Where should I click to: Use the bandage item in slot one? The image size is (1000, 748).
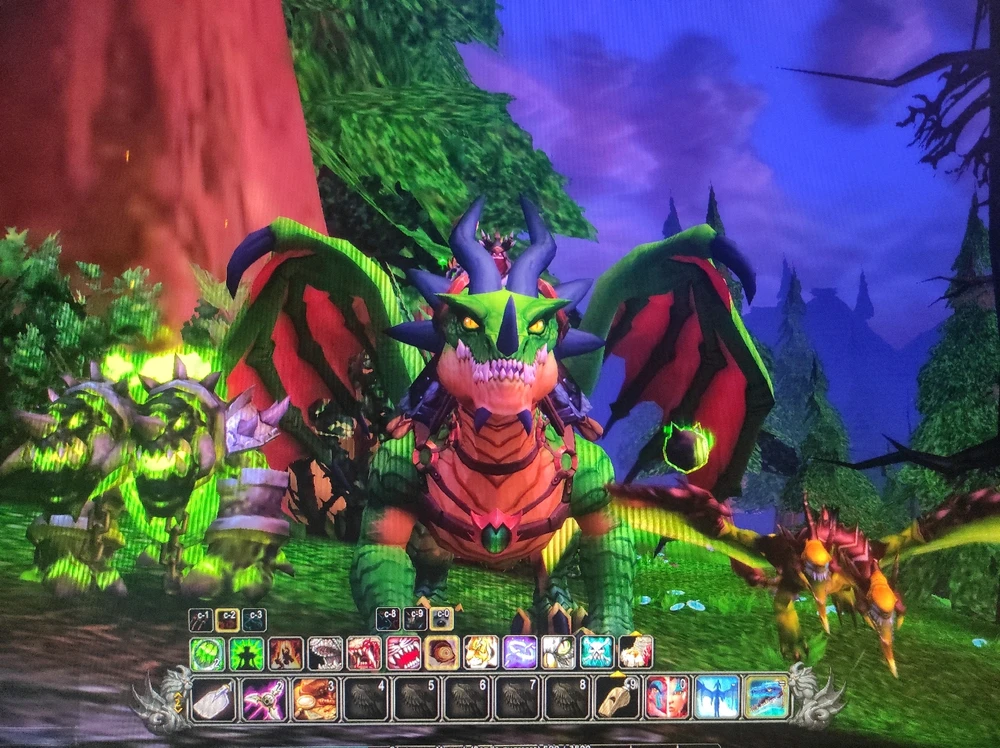[x=213, y=698]
